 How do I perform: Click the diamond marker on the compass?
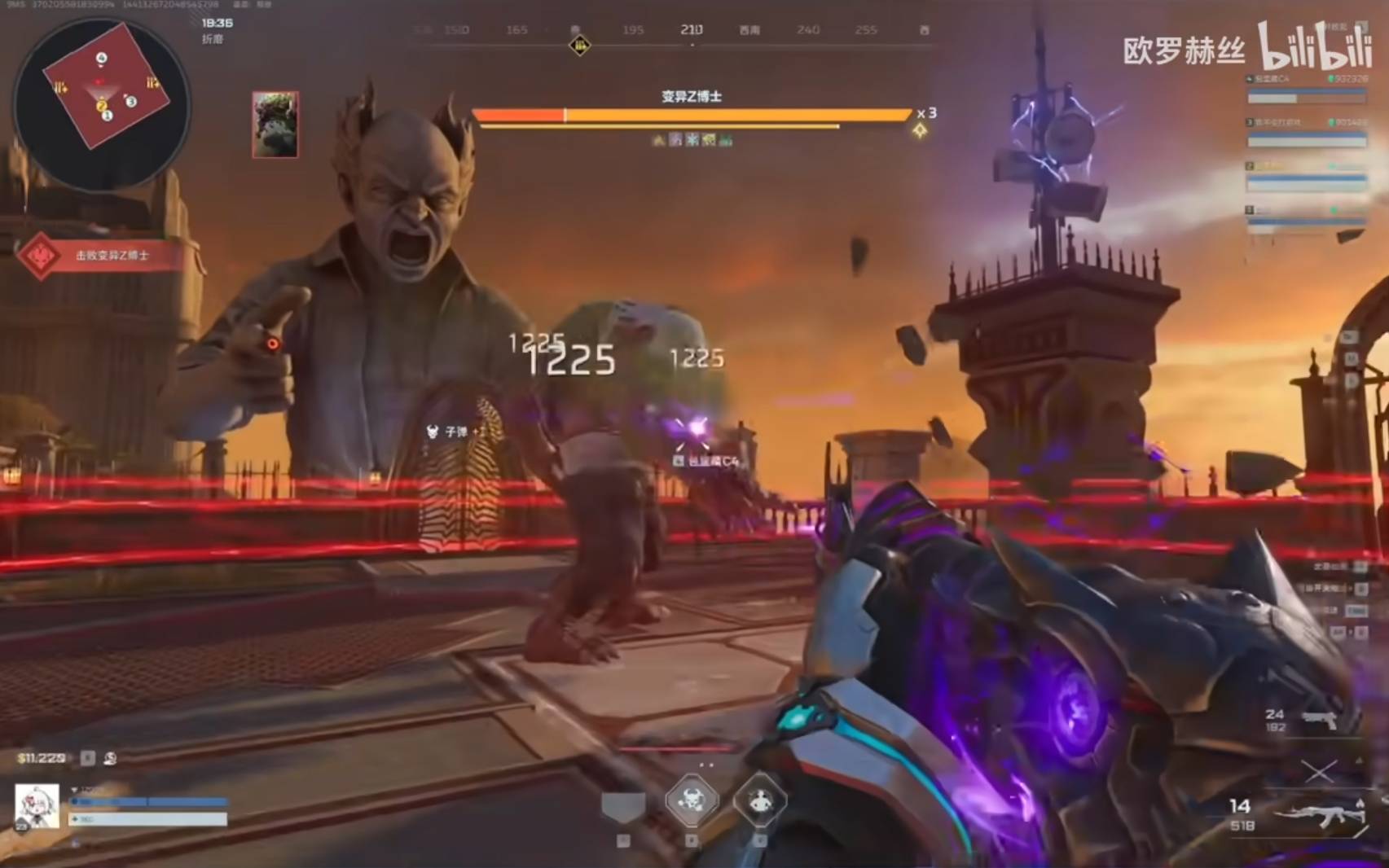(x=579, y=45)
